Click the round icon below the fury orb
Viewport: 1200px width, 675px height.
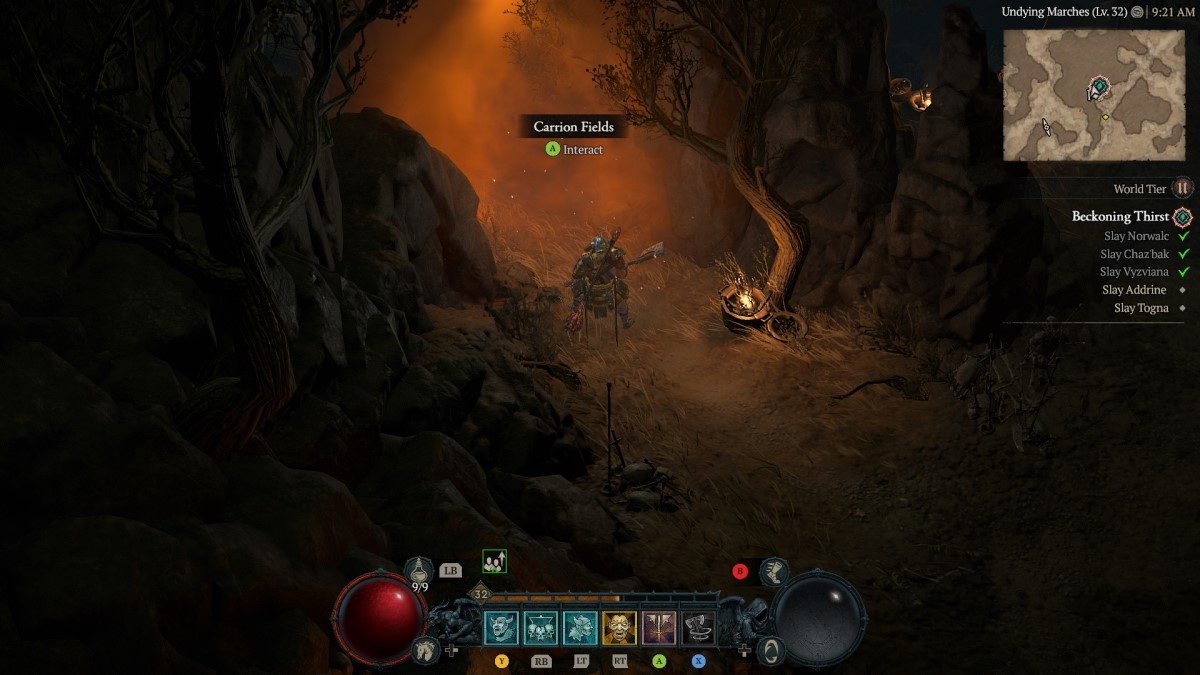click(770, 651)
